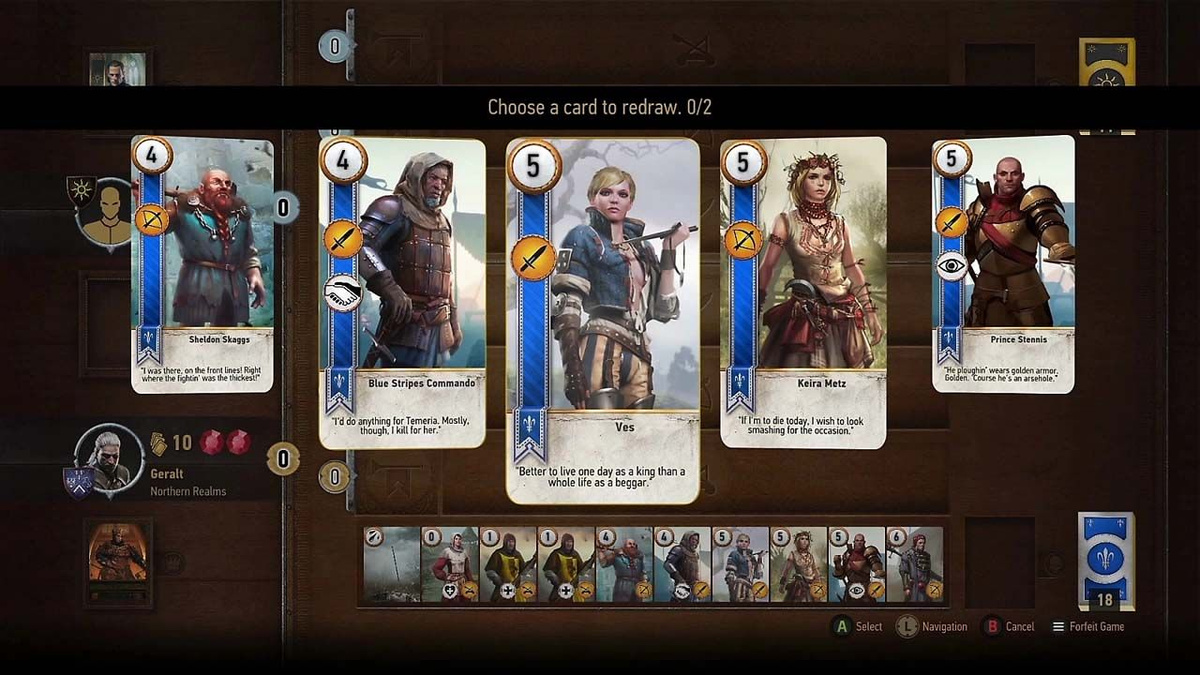
Task: Select the large Blue Stripes Commando card
Action: (402, 292)
